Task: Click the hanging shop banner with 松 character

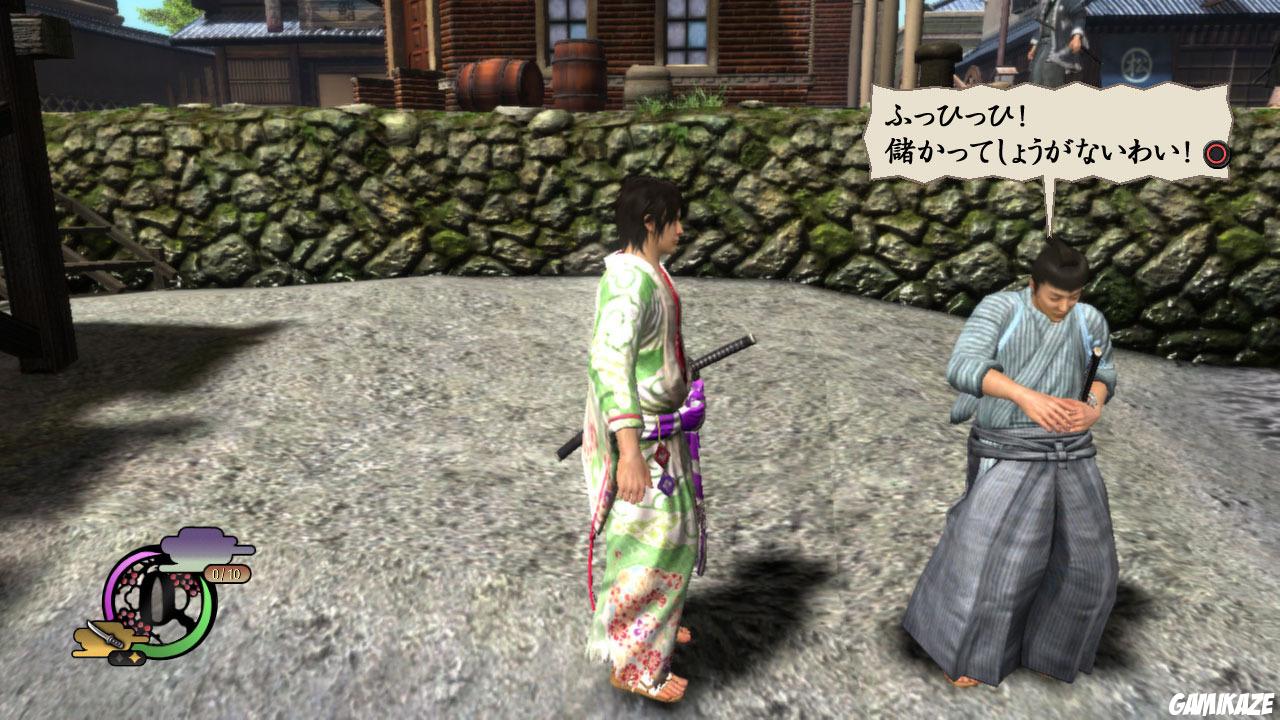Action: 1134,63
